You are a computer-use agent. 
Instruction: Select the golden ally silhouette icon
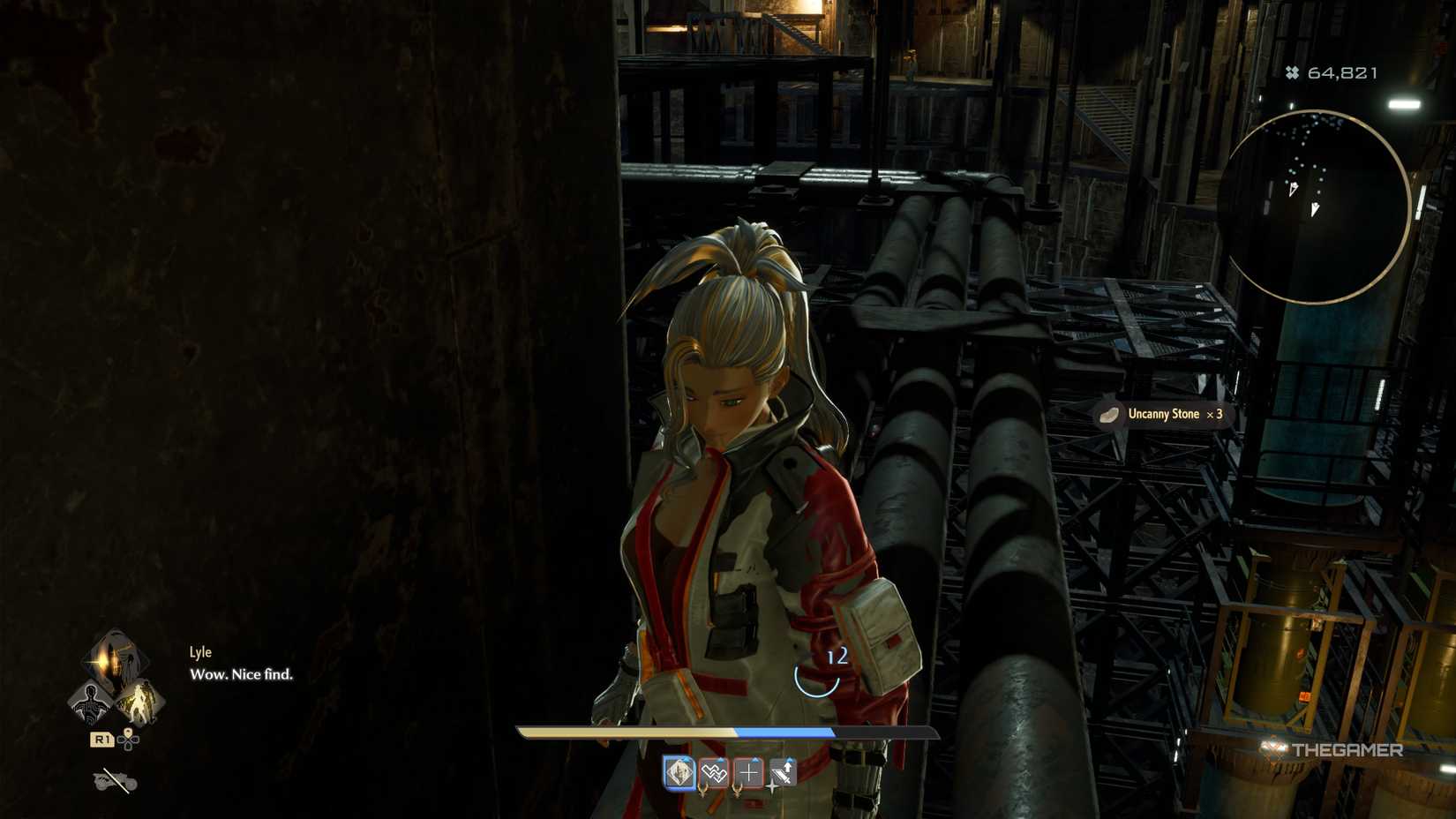click(x=139, y=703)
